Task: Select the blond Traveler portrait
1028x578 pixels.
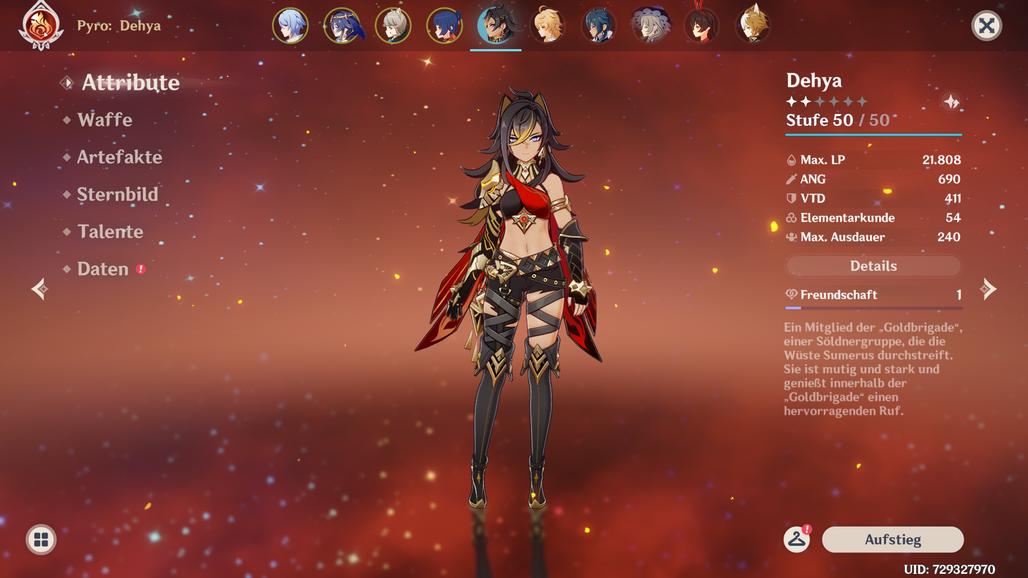Action: 547,26
